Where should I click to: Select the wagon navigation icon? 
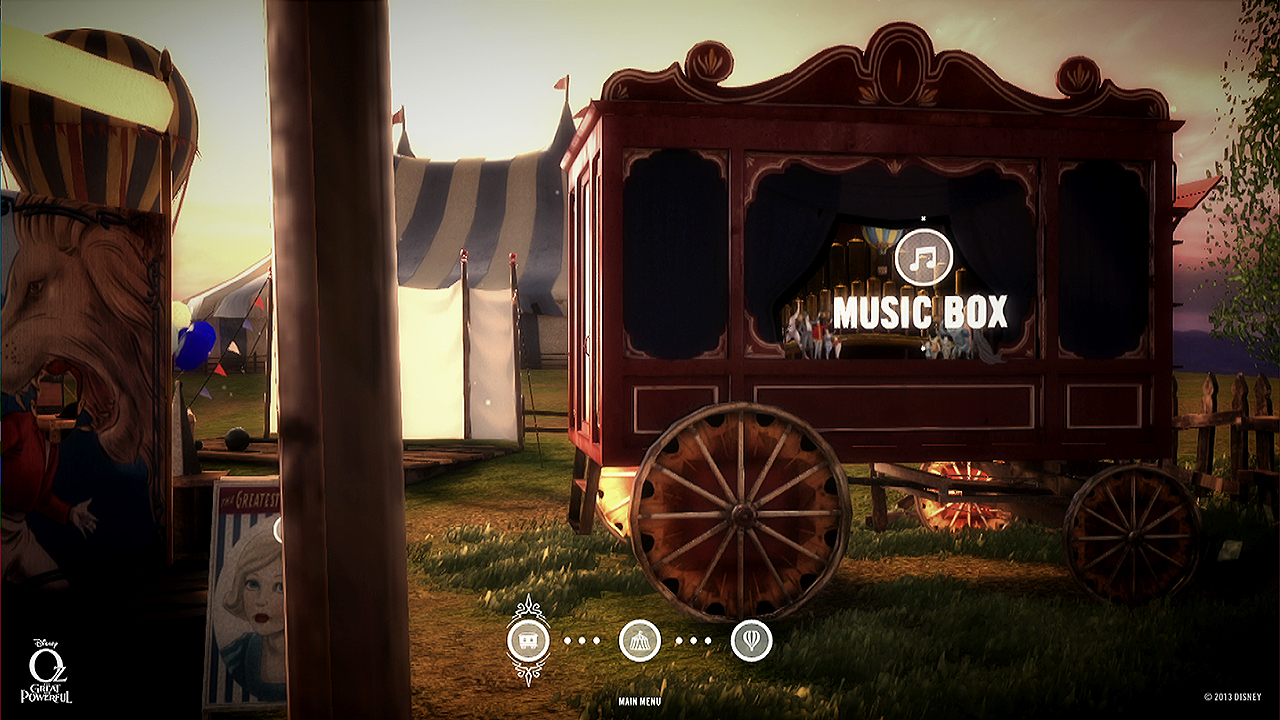pos(527,640)
